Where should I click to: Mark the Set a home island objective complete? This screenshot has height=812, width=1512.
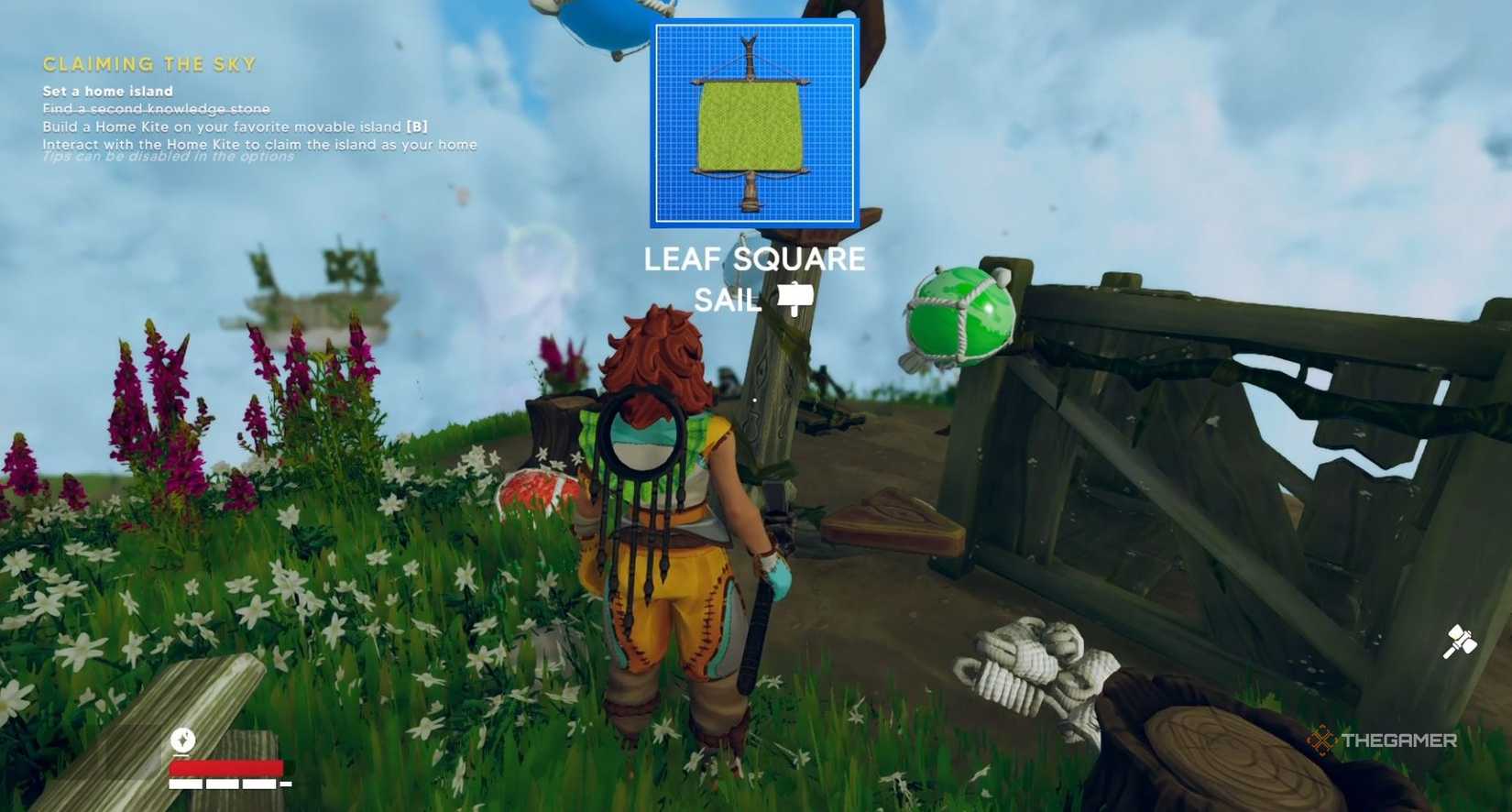point(106,91)
